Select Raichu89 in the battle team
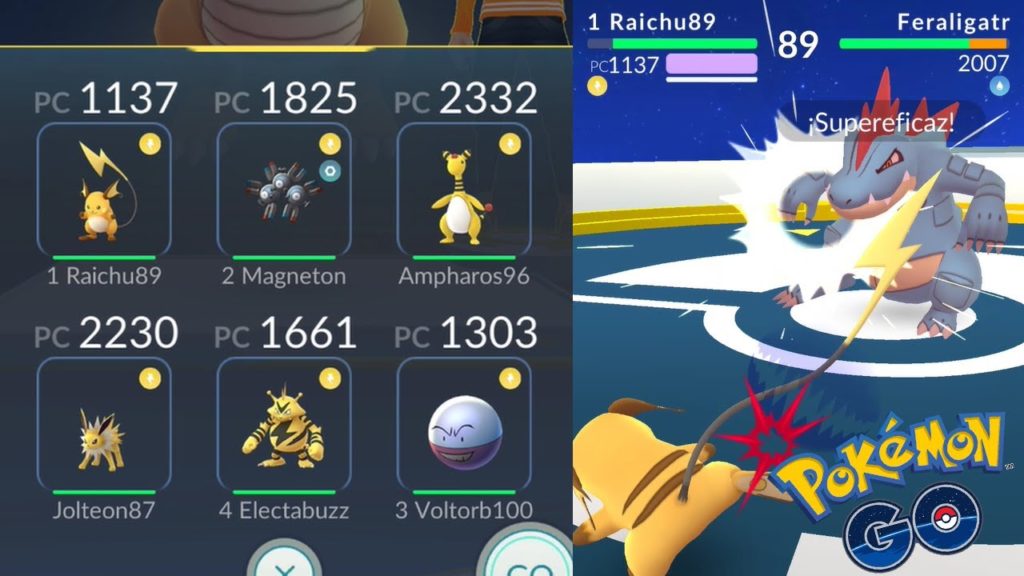1024x576 pixels. [x=104, y=190]
